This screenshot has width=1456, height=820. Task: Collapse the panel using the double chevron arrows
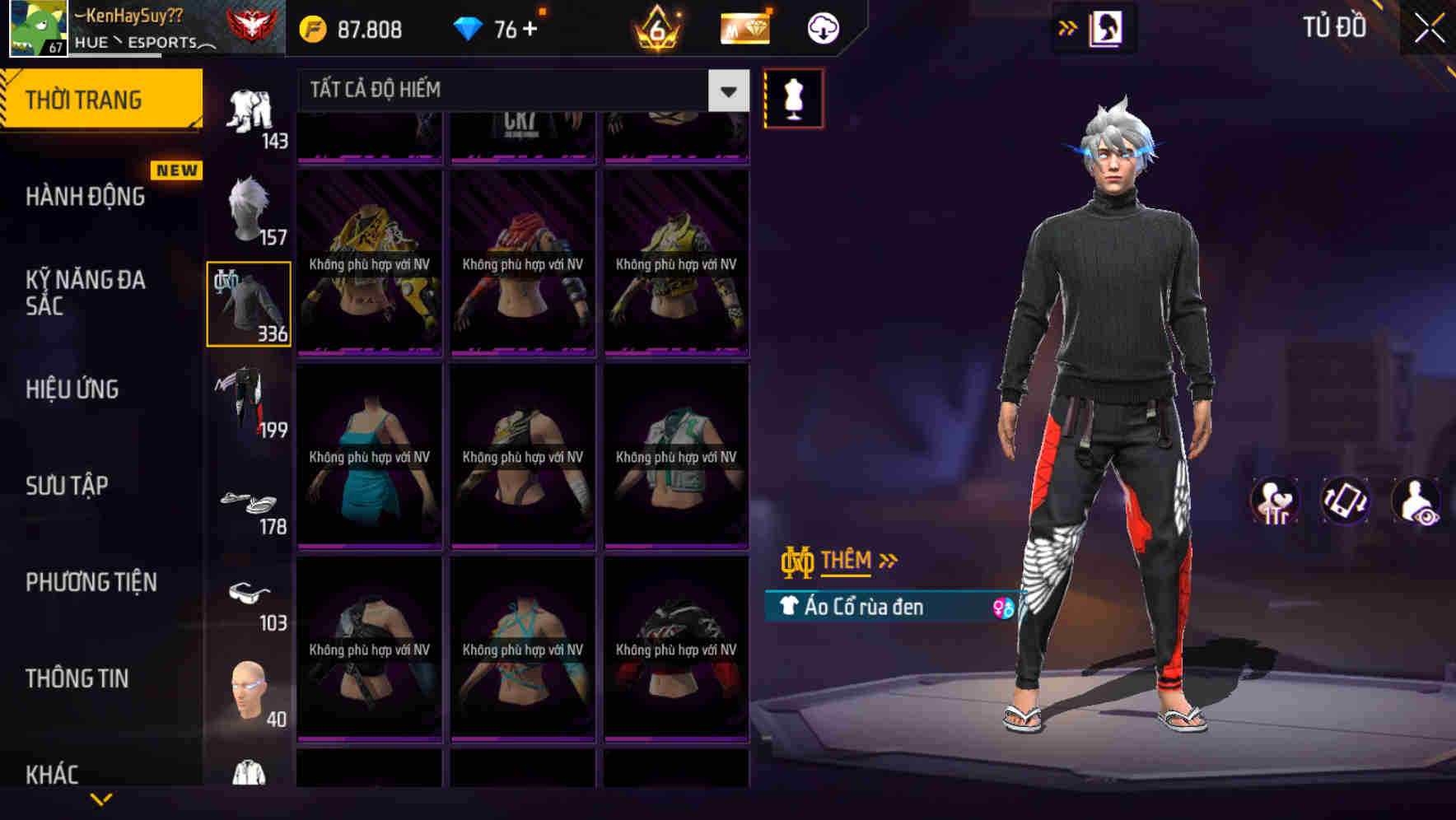tap(1068, 27)
